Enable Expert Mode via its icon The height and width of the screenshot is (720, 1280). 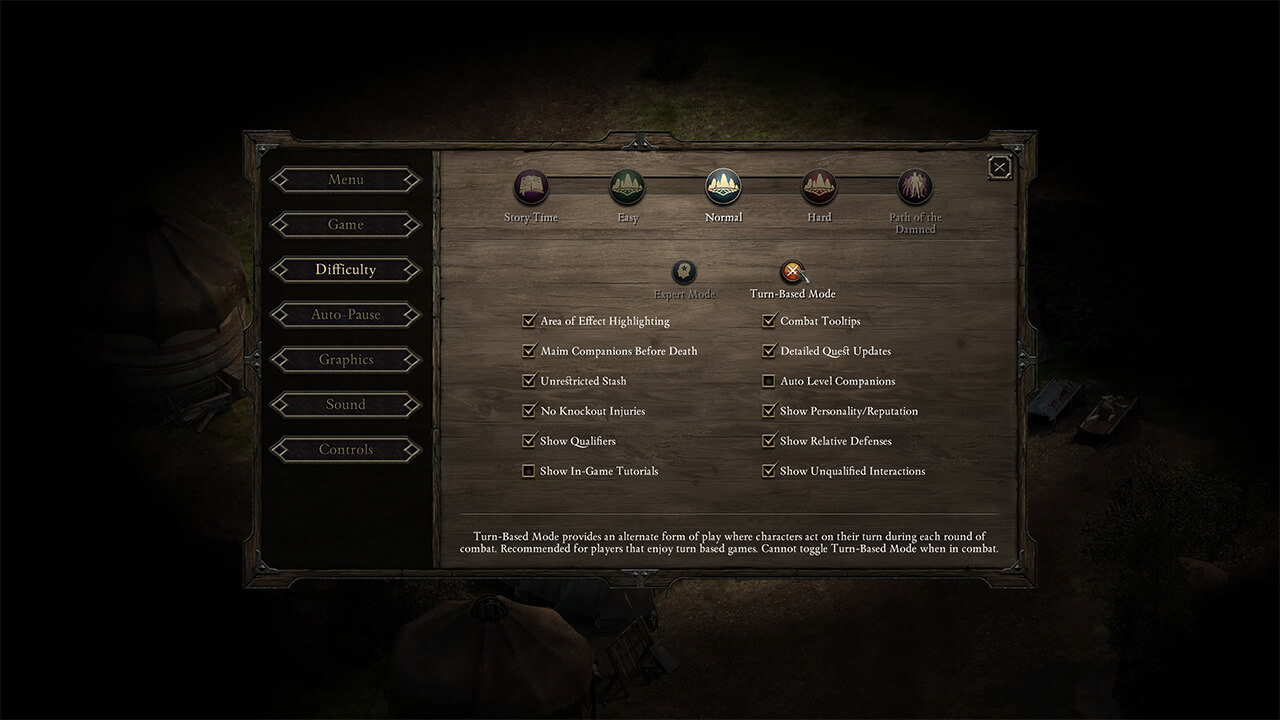tap(684, 272)
